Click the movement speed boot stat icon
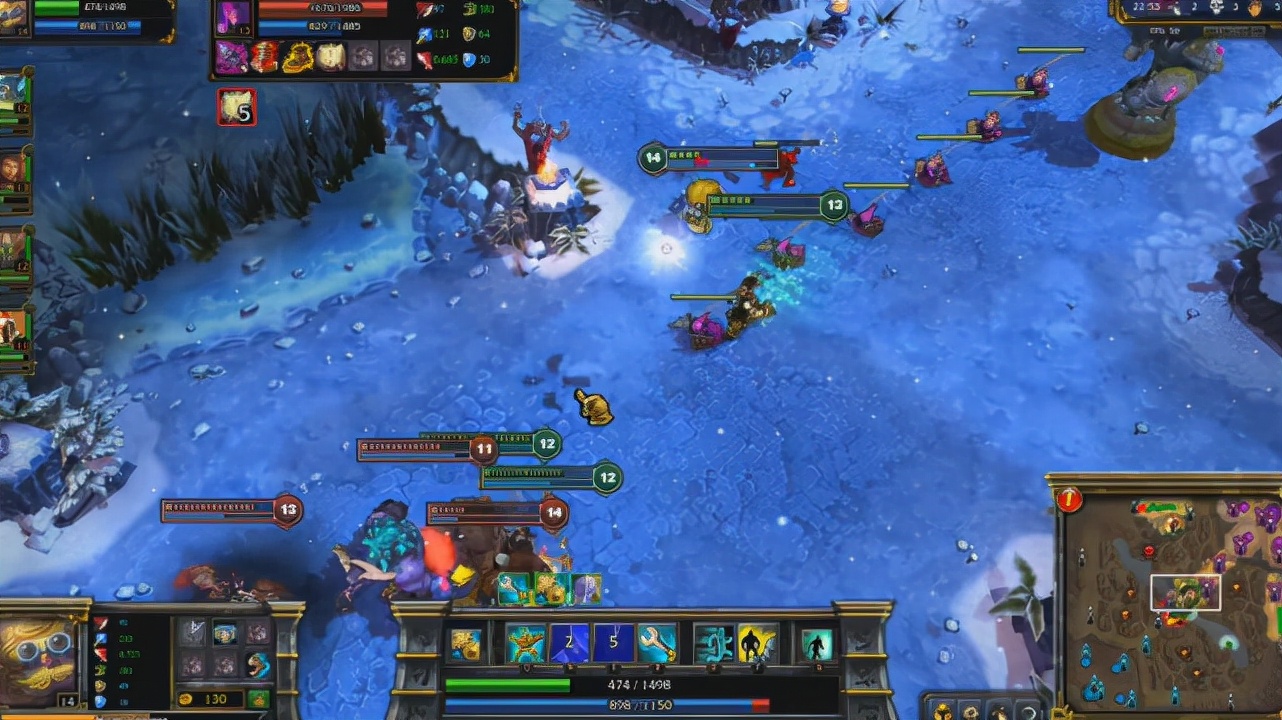Screen dimensions: 1282x720 pos(99,670)
